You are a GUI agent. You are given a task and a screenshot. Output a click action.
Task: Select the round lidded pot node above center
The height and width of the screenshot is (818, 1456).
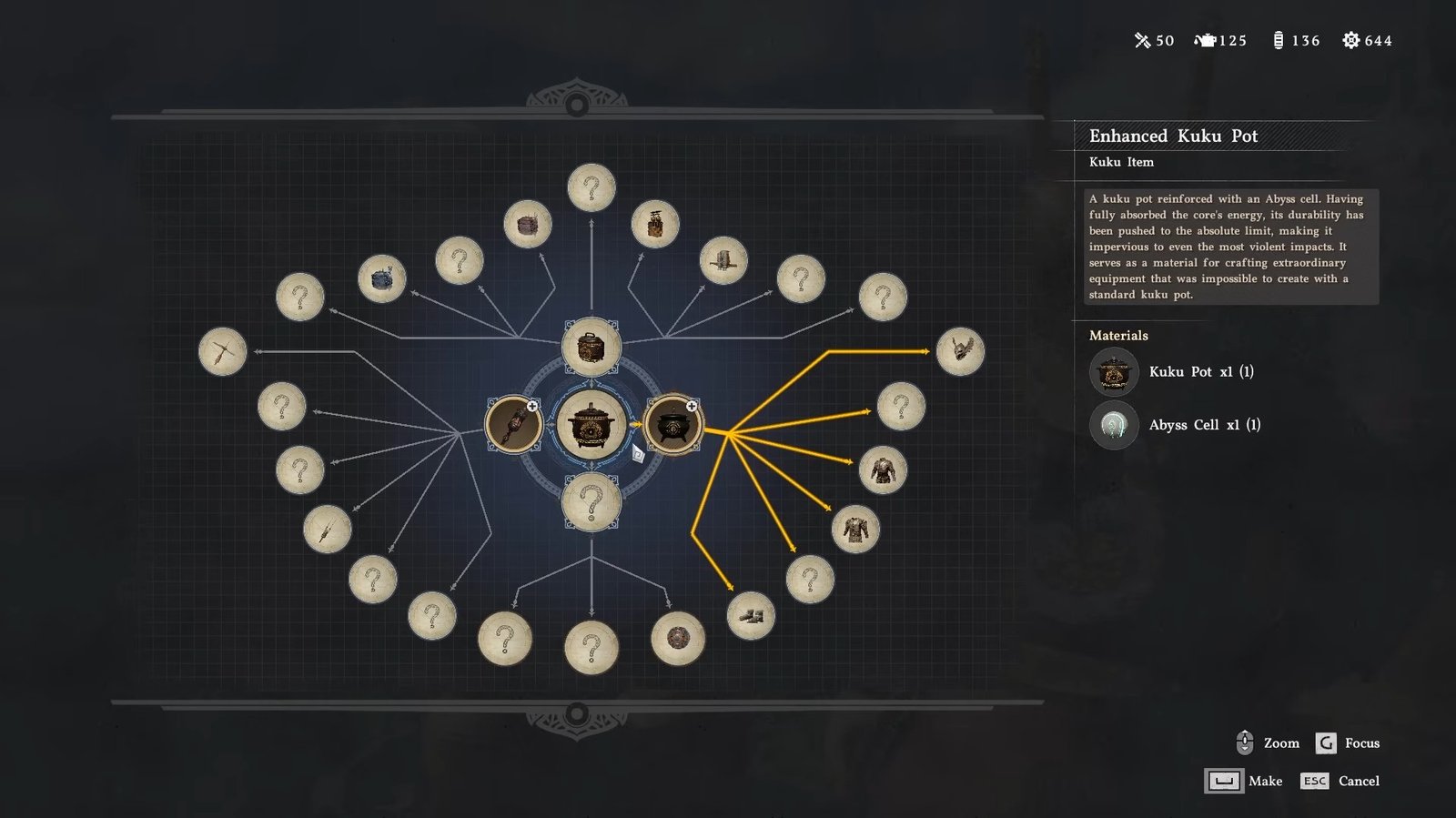point(591,347)
